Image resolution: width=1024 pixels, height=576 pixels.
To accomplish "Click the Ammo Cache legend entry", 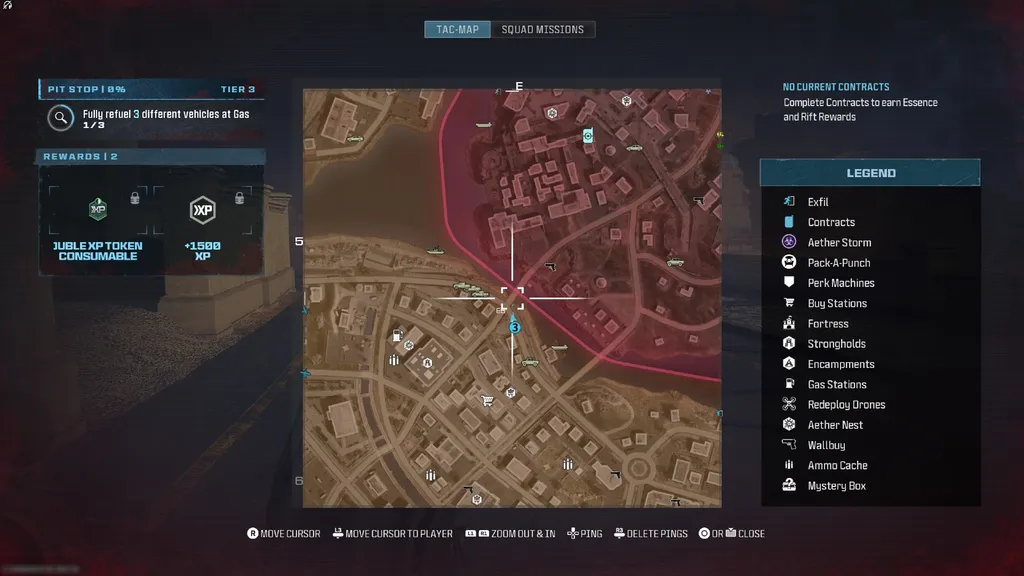I will 837,466.
